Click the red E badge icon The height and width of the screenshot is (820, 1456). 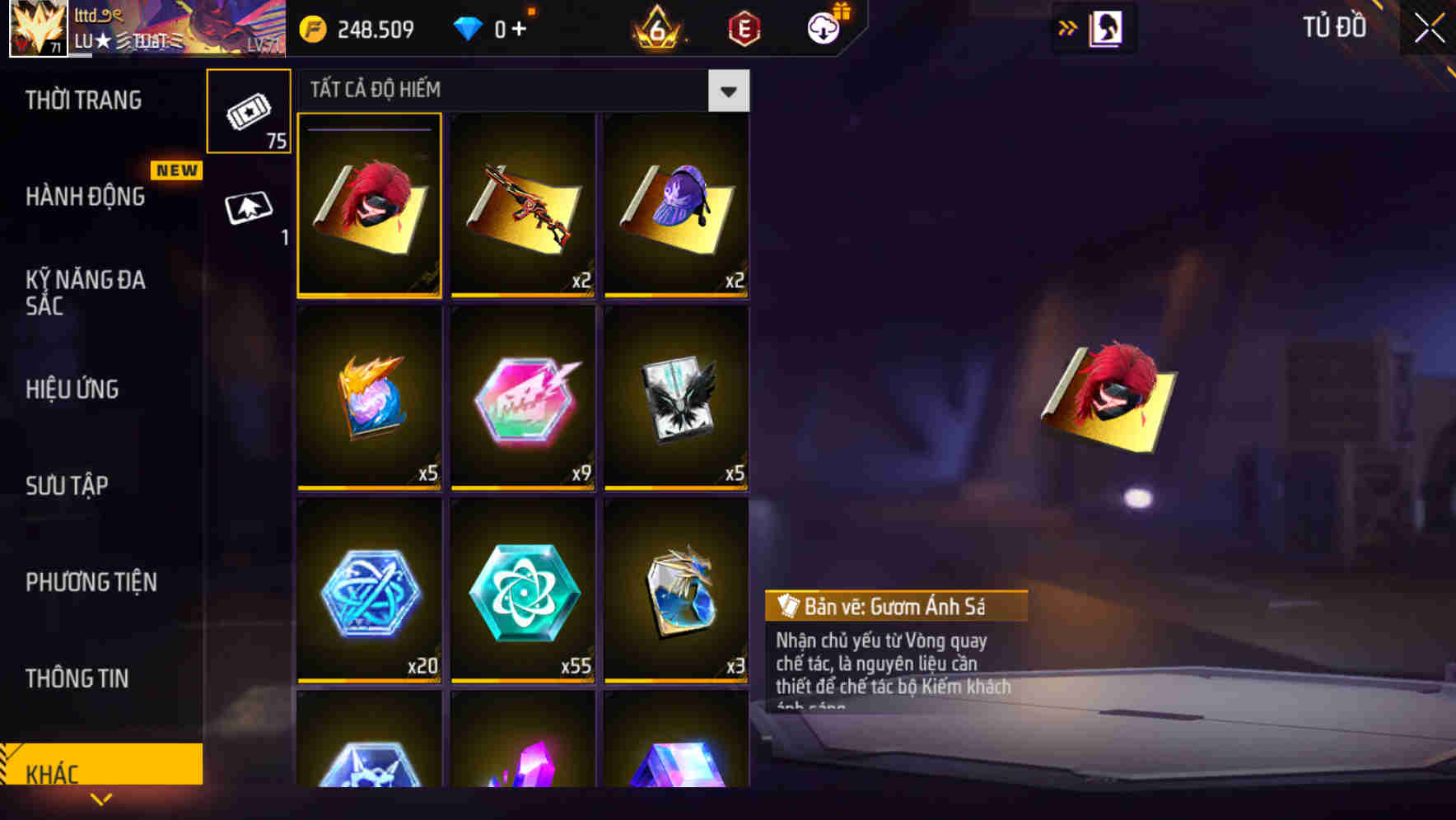tap(740, 27)
